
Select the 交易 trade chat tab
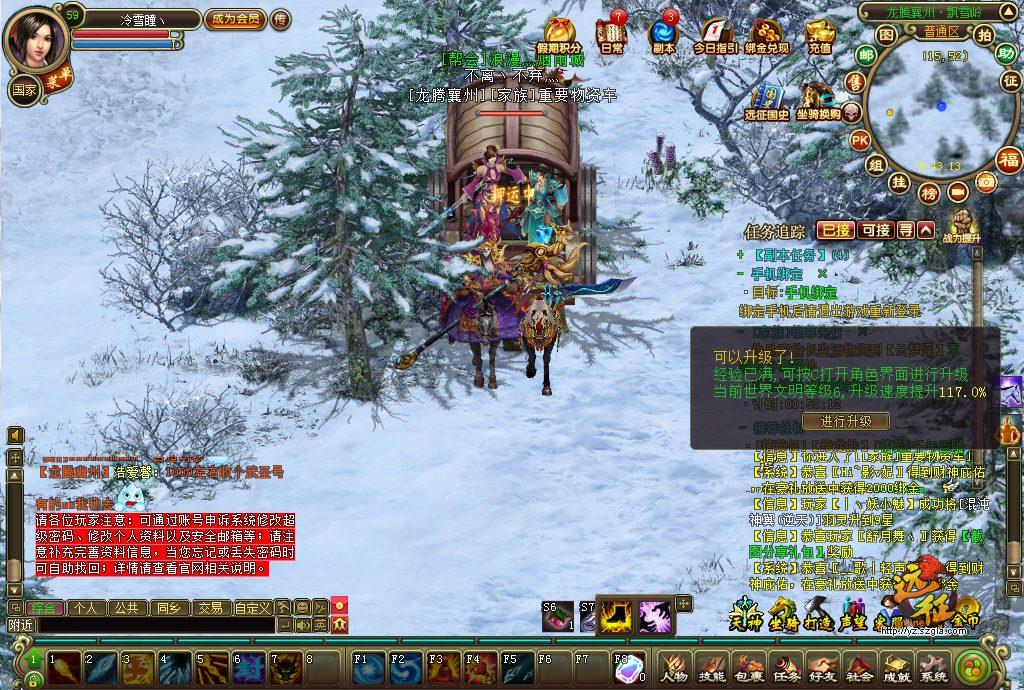click(209, 607)
